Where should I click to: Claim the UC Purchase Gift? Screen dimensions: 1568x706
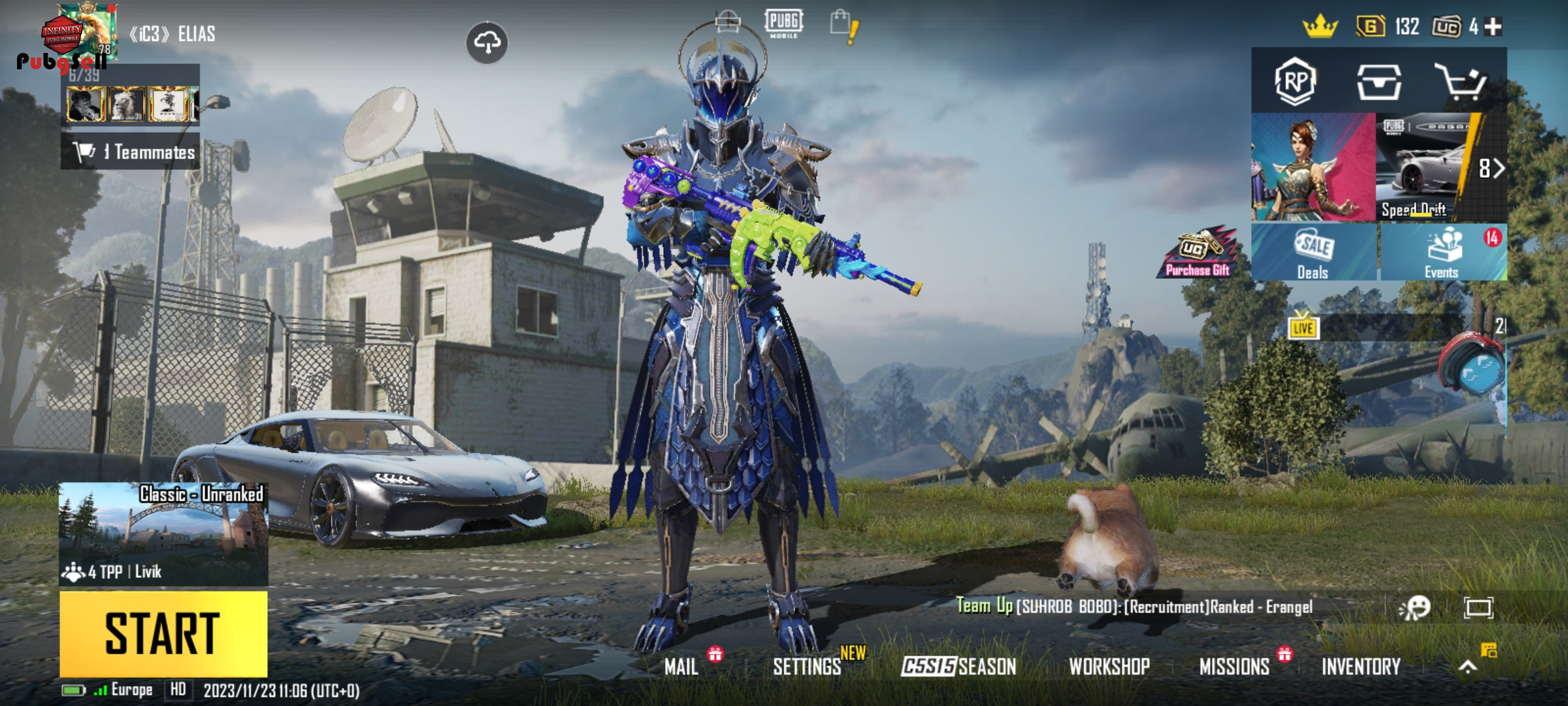point(1198,254)
